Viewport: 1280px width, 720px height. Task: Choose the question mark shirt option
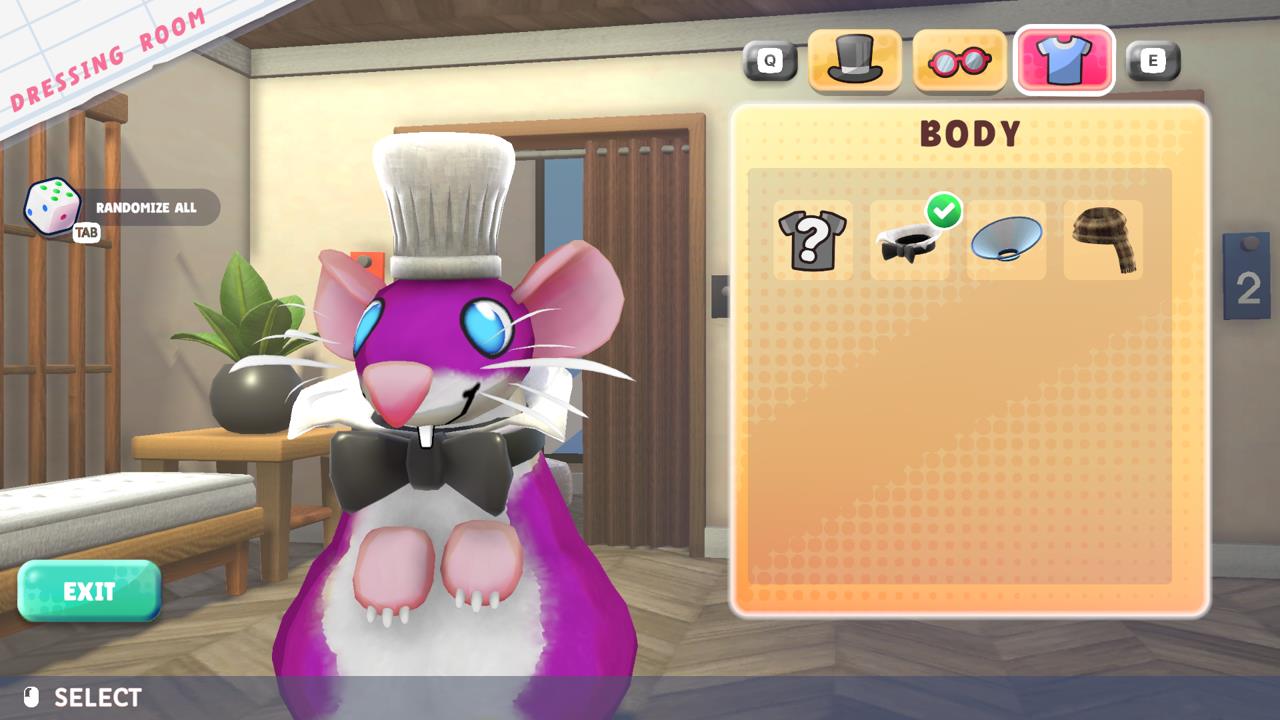[812, 240]
